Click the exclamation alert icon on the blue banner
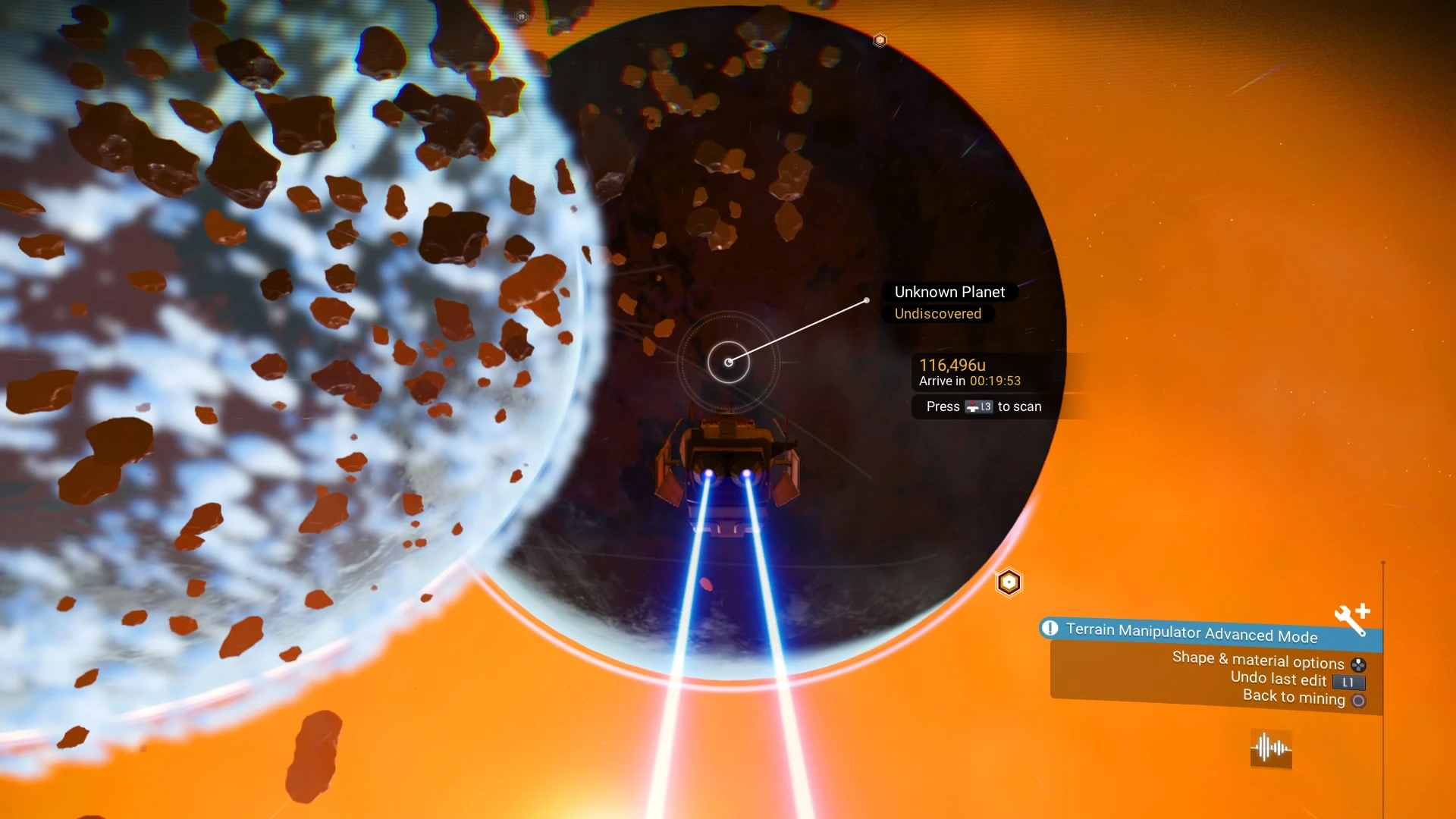This screenshot has height=819, width=1456. (x=1051, y=629)
